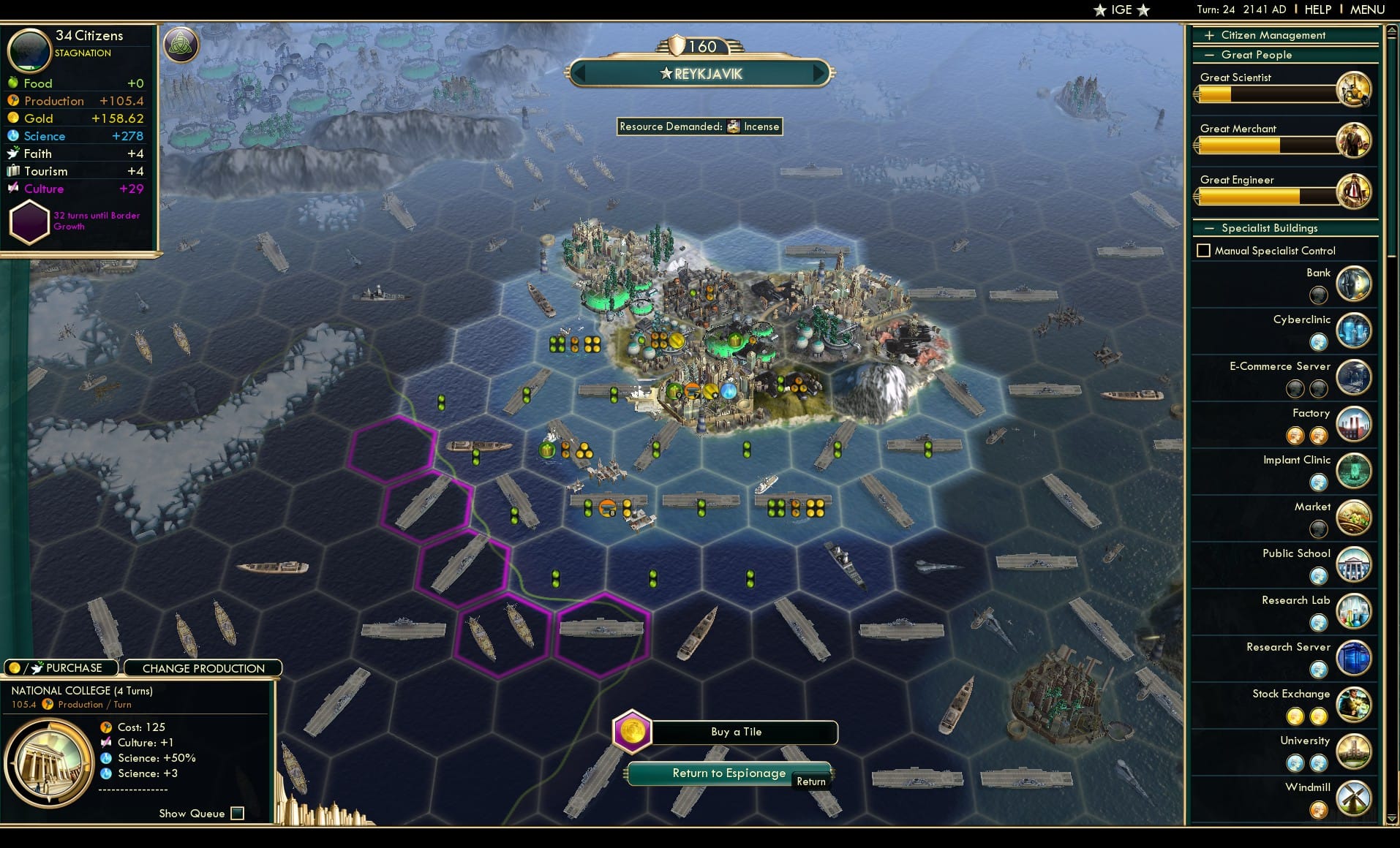Click the Great Scientist portrait icon

coord(1354,89)
